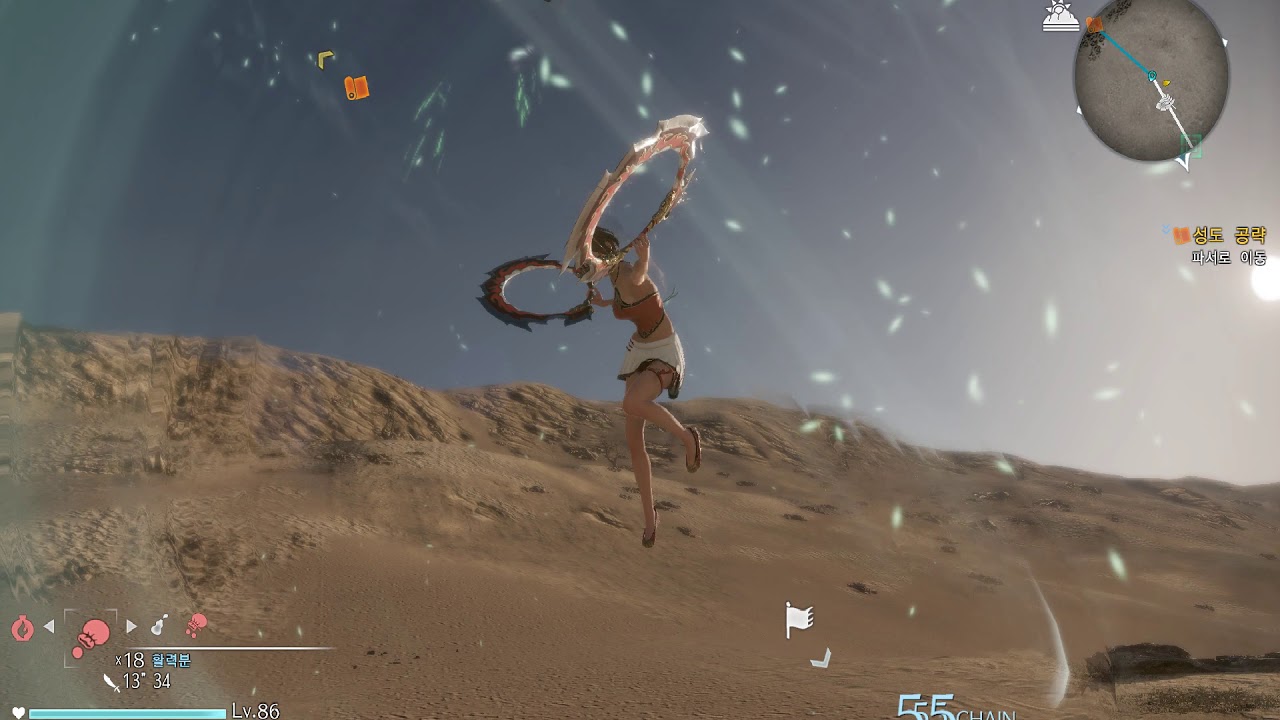
Task: Click the right arrow of the item selector
Action: (x=132, y=626)
